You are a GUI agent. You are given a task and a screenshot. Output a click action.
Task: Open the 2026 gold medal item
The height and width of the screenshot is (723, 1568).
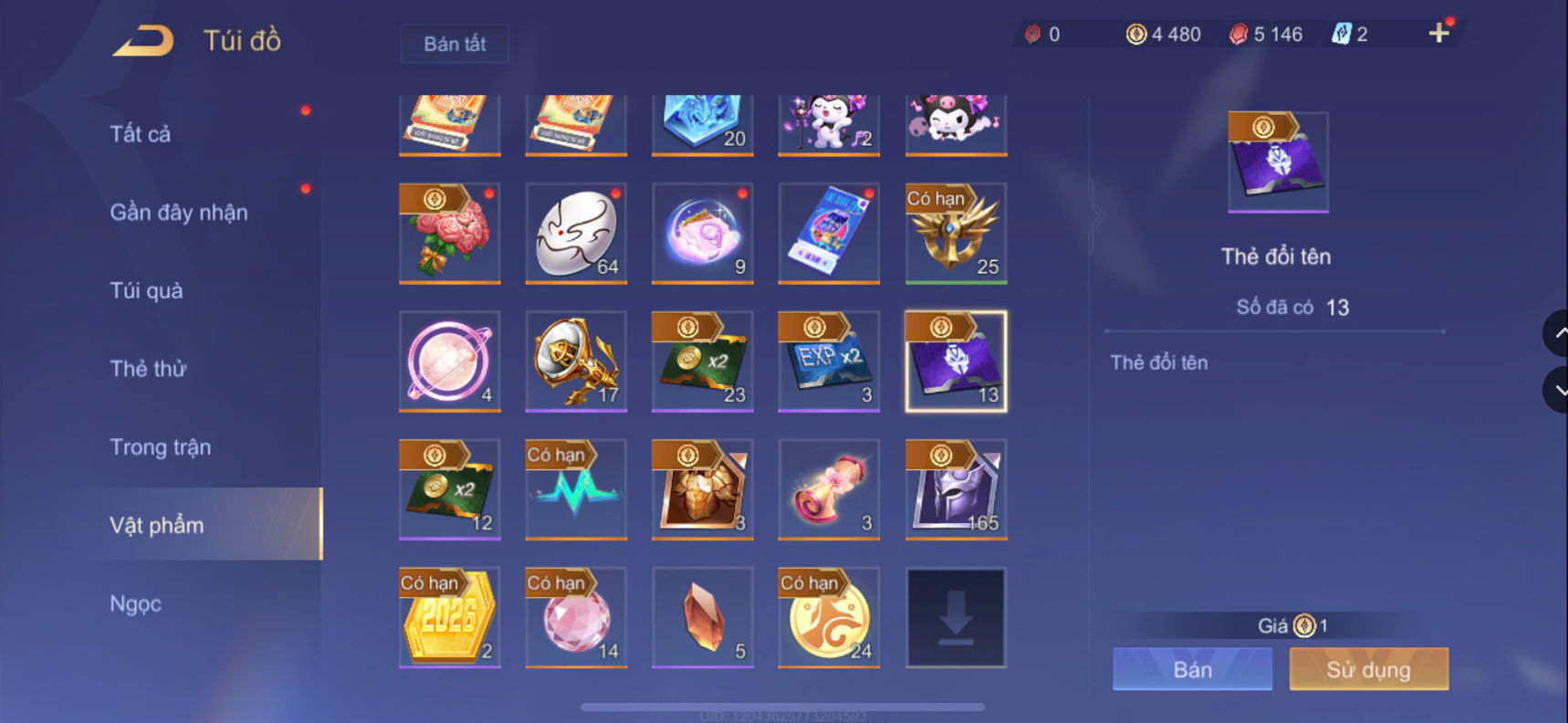[449, 618]
